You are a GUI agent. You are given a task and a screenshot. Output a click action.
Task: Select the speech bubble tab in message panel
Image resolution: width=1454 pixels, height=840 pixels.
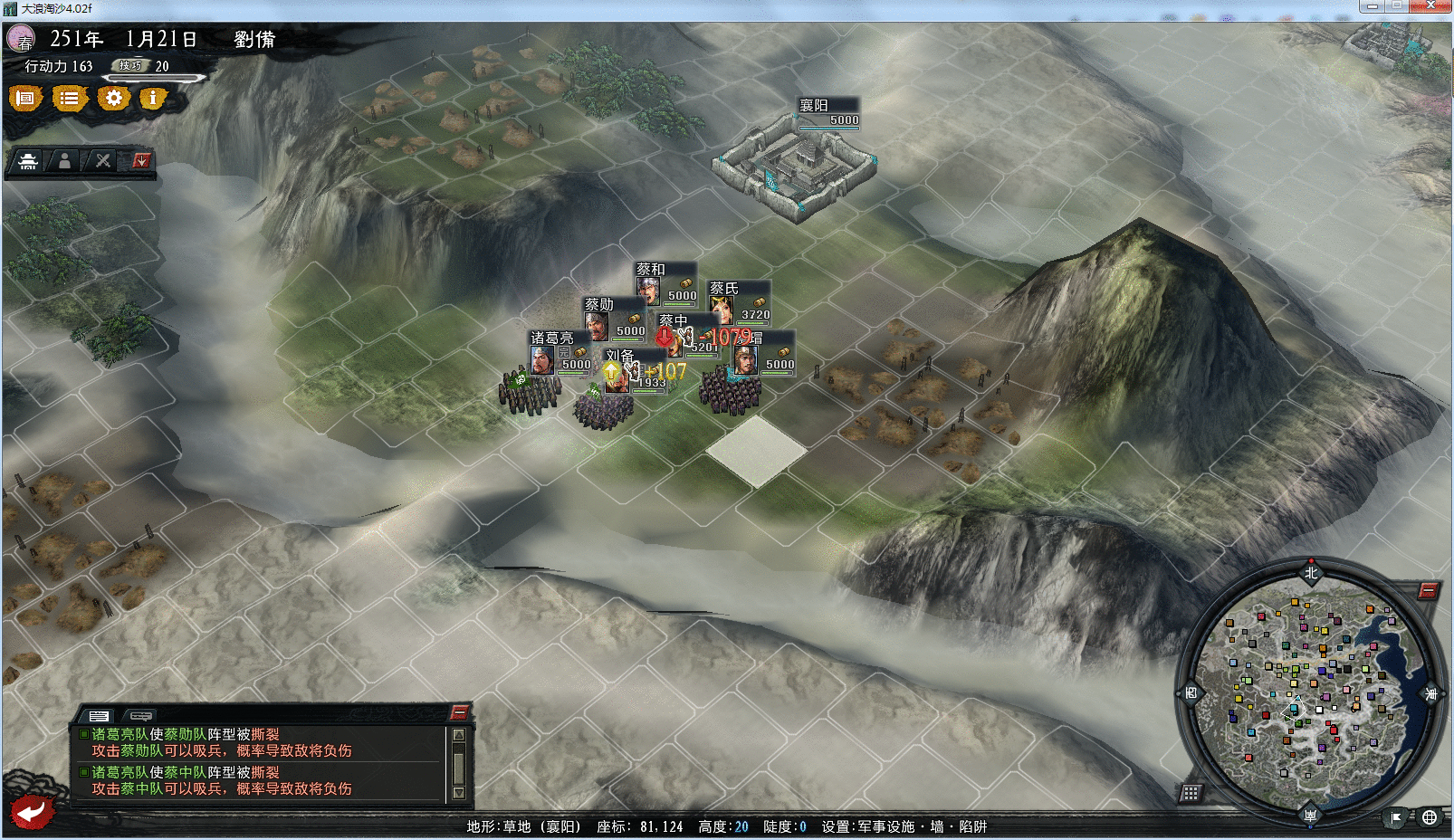click(140, 716)
